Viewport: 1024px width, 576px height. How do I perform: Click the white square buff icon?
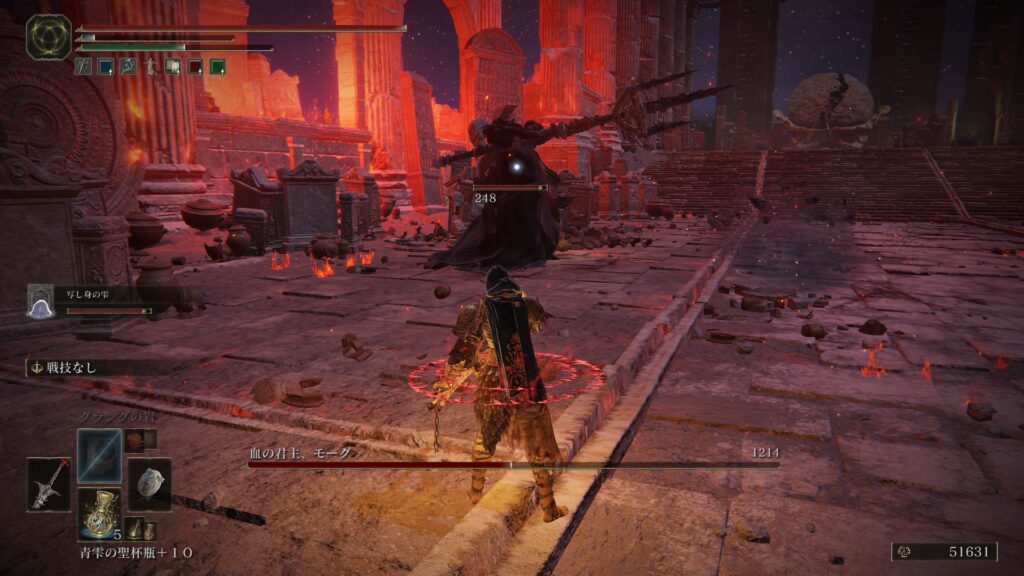pos(173,67)
